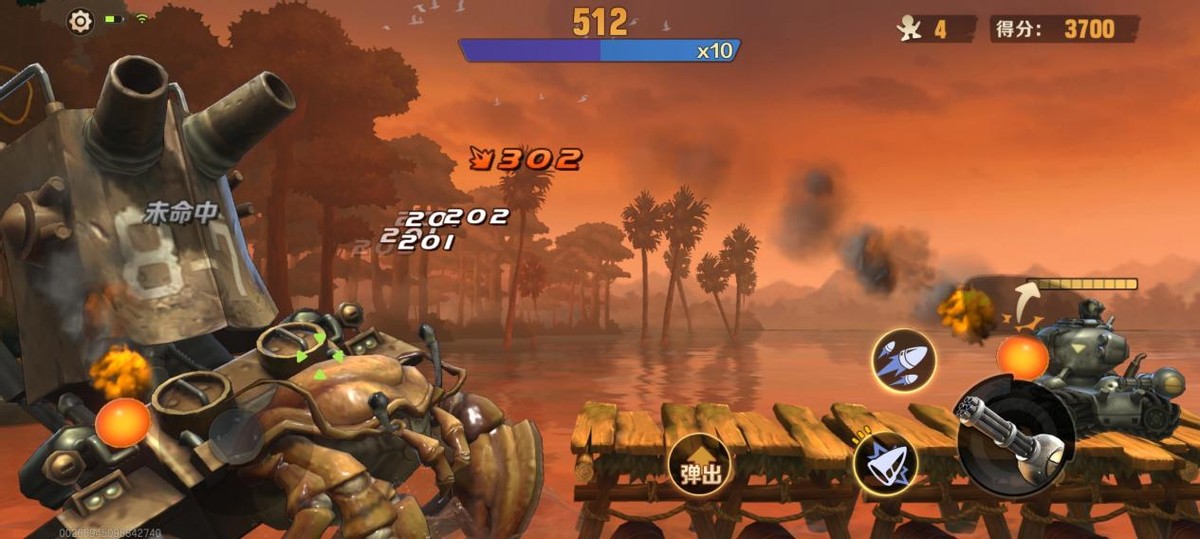The image size is (1200, 539).
Task: Fire the cannon shell ability
Action: point(885,464)
